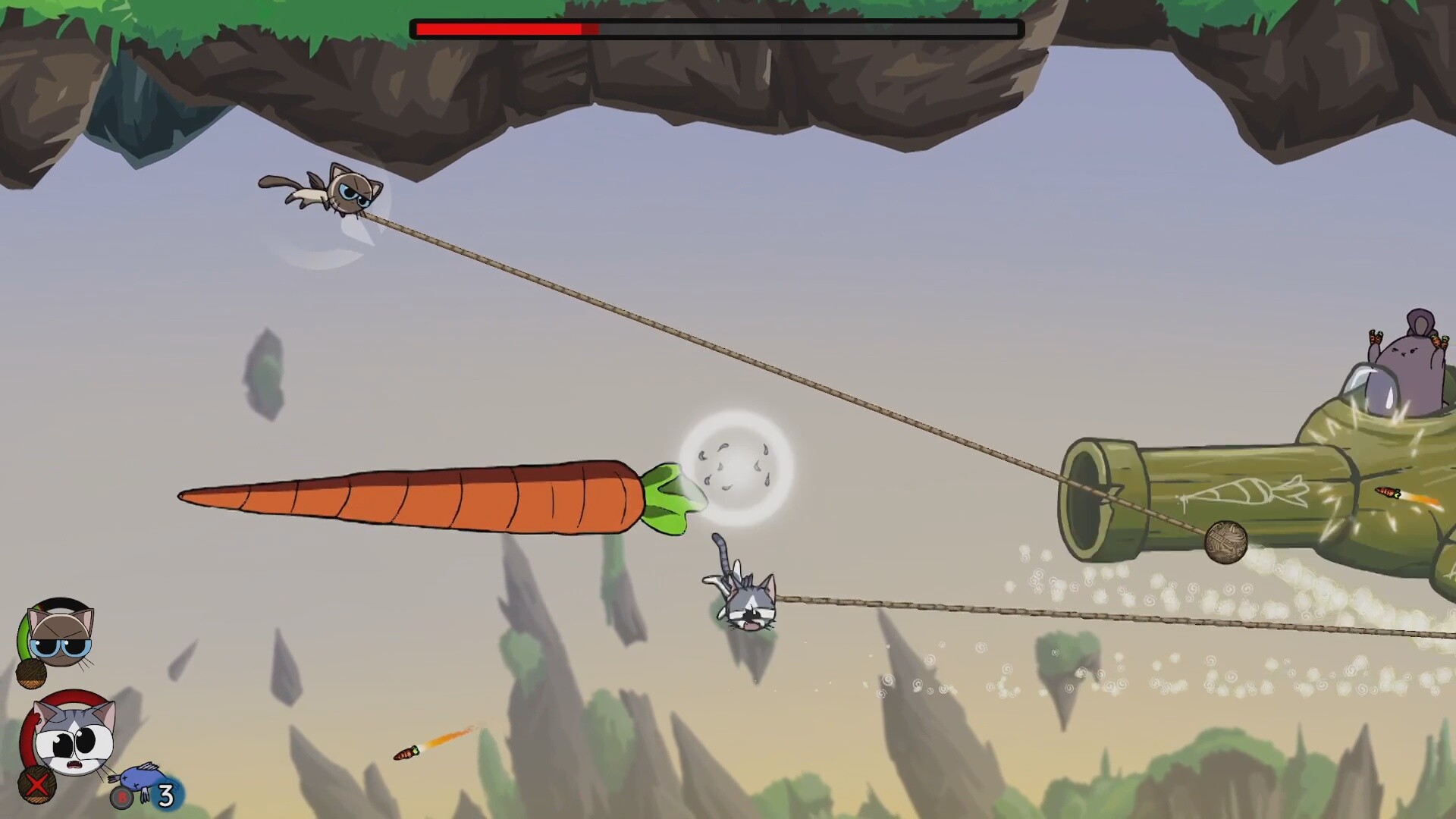
Task: Use the blue fish item
Action: pos(135,778)
